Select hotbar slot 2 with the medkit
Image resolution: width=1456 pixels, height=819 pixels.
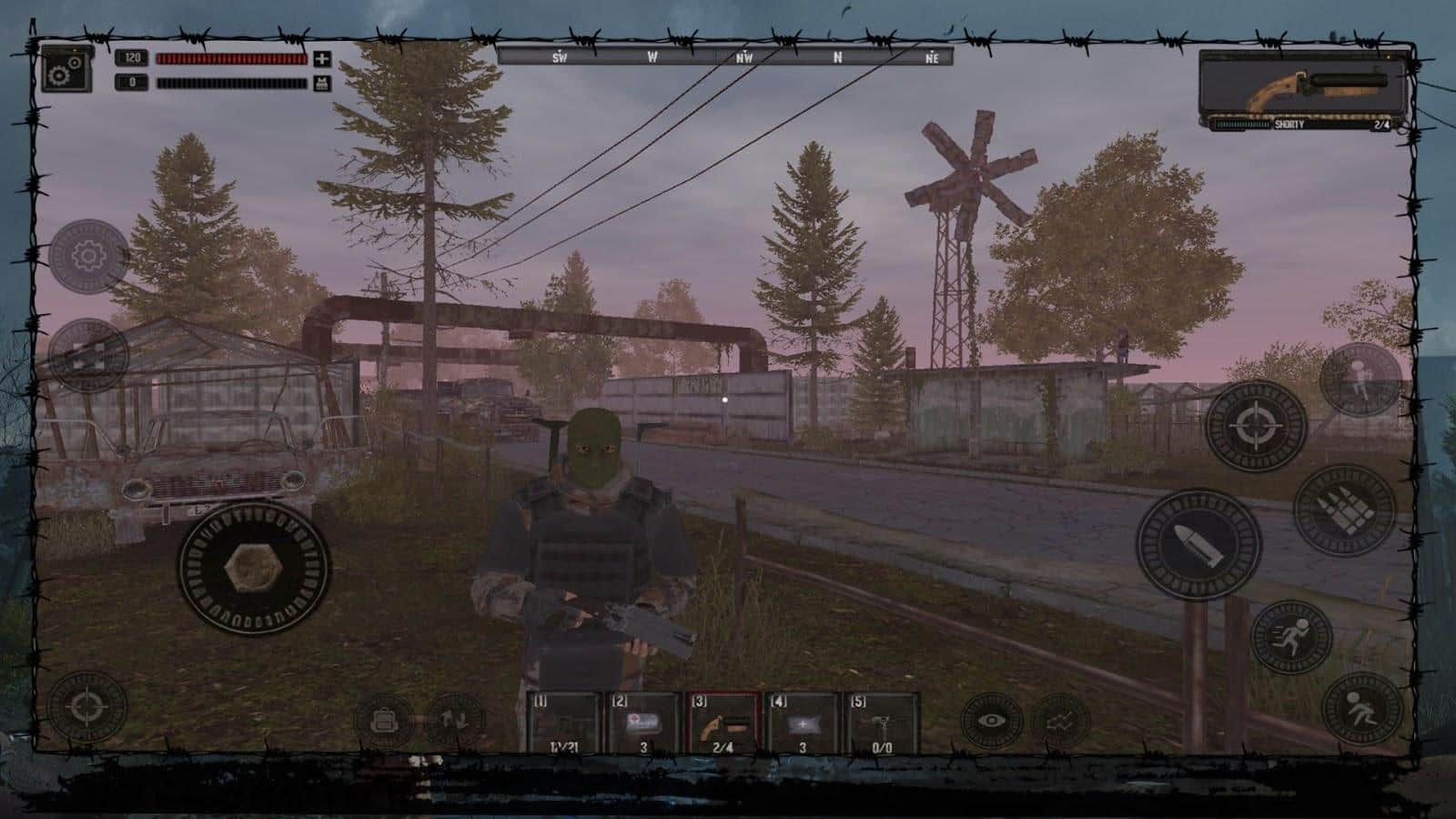coord(642,722)
